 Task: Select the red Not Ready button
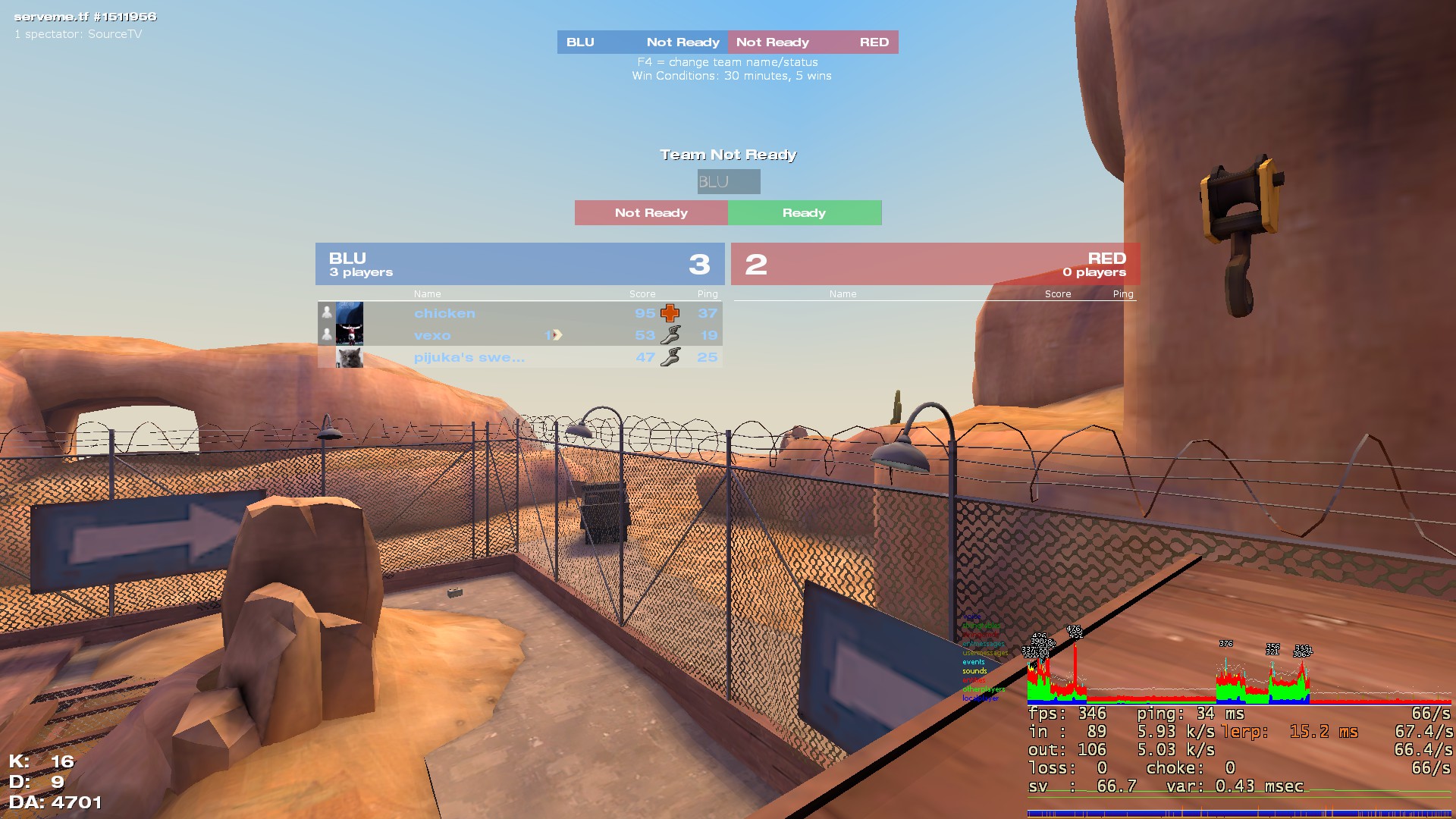click(x=651, y=213)
